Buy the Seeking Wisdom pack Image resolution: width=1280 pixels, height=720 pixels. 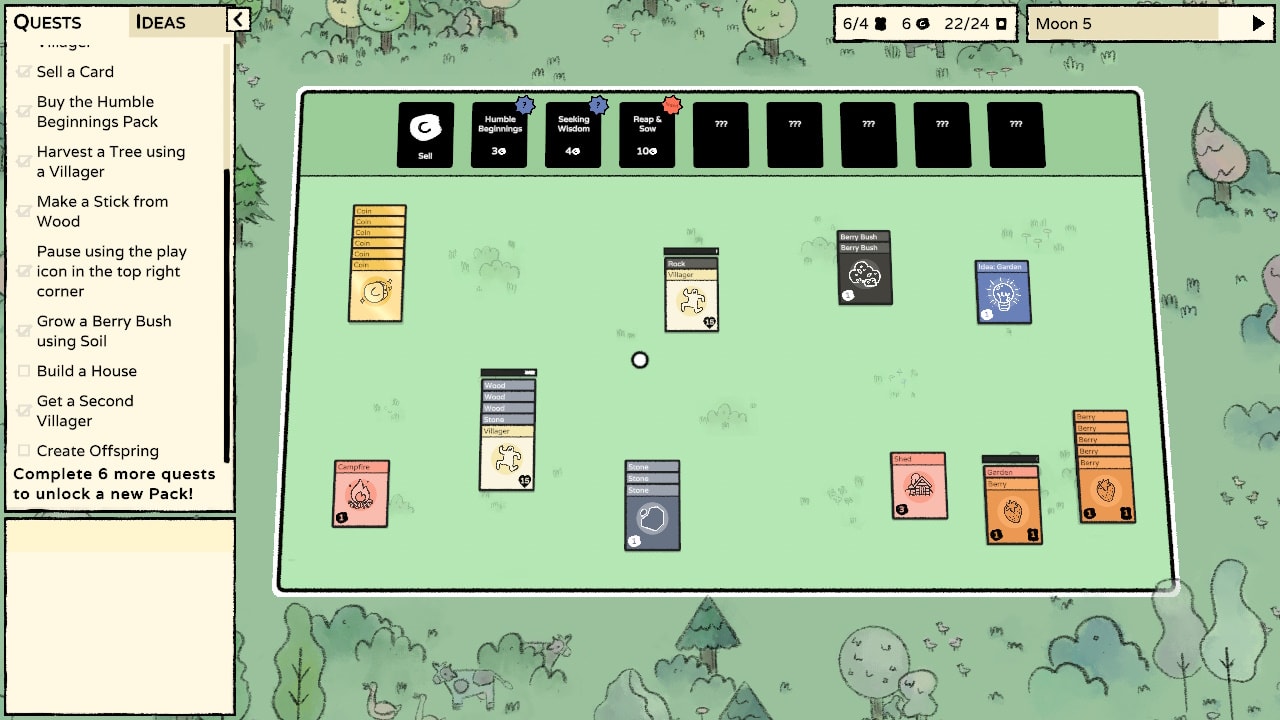[573, 135]
